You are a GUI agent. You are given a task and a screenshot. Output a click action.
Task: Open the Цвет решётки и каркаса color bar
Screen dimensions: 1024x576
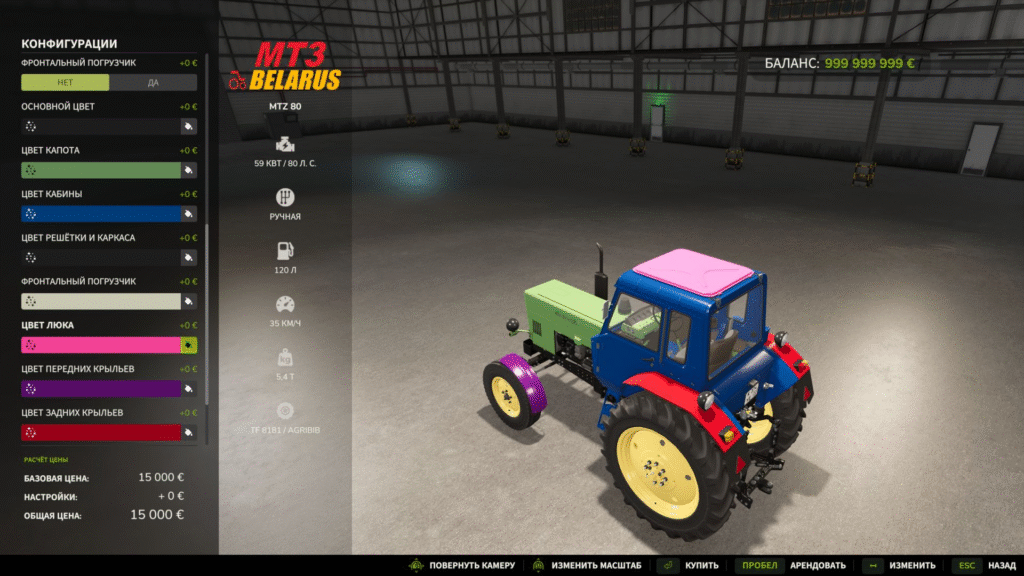click(x=100, y=258)
